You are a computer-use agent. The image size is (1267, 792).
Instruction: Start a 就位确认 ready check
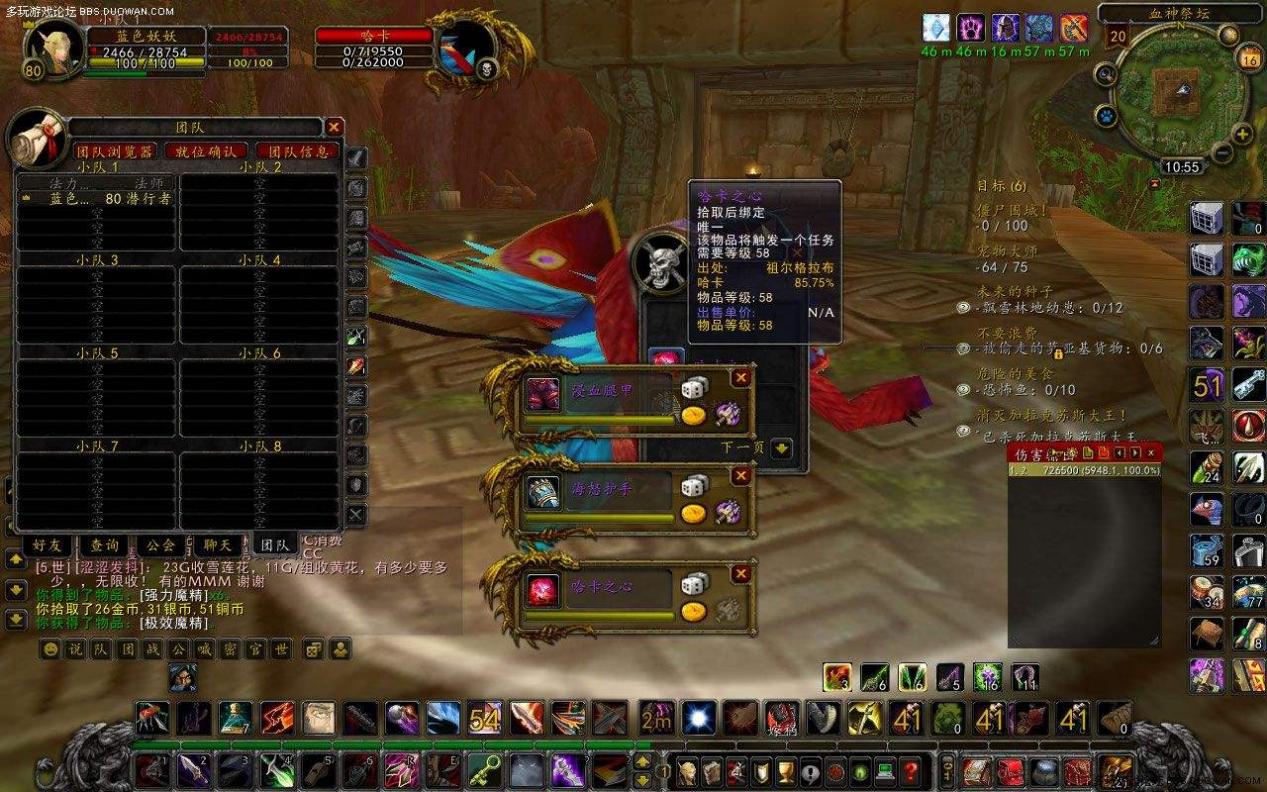pyautogui.click(x=206, y=151)
